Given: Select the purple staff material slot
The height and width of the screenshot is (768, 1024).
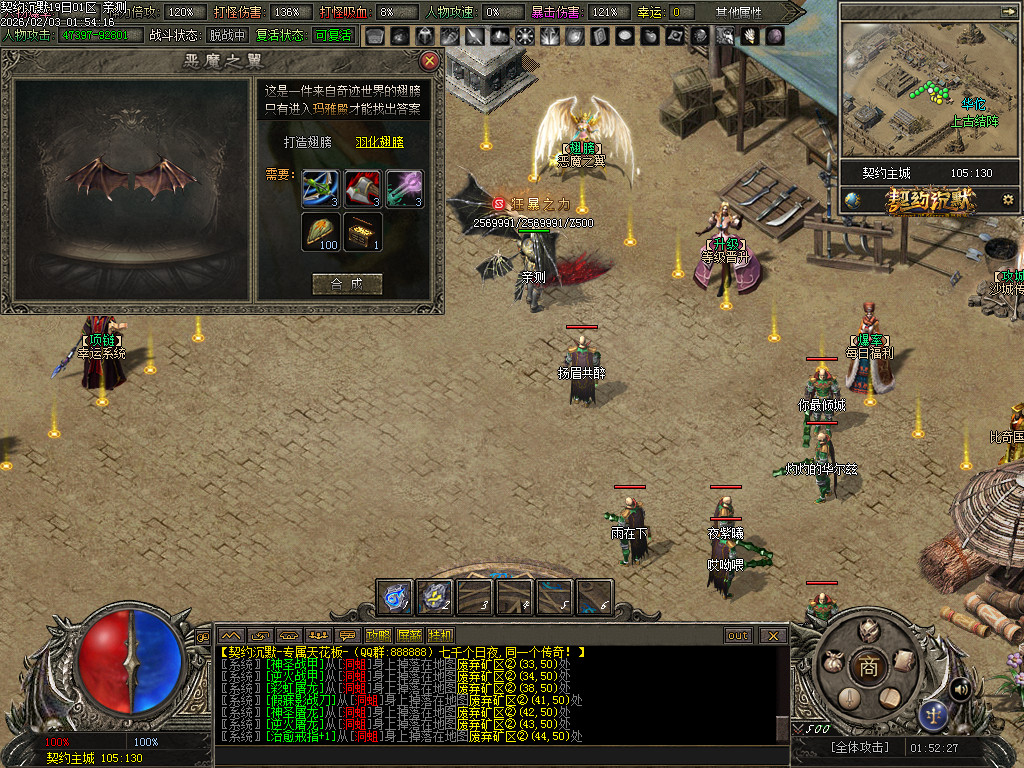Looking at the screenshot, I should coord(404,189).
